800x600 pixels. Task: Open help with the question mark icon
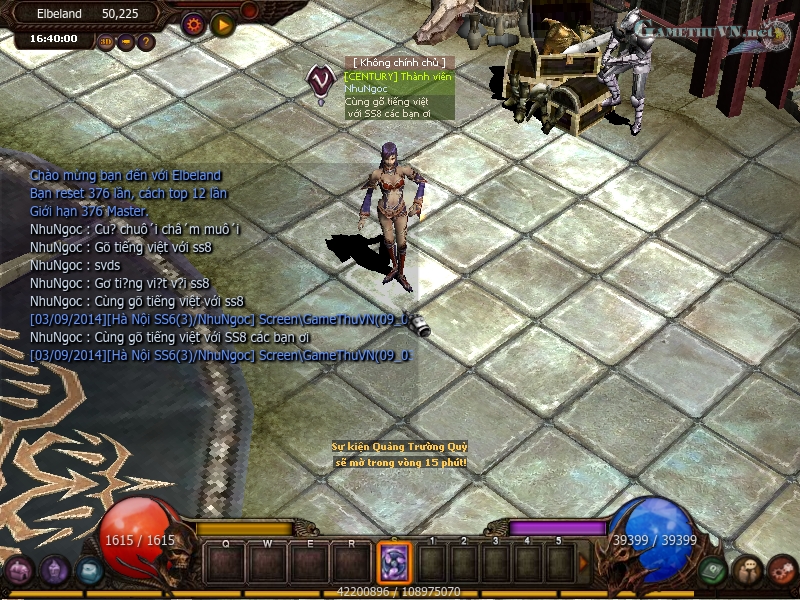(146, 42)
